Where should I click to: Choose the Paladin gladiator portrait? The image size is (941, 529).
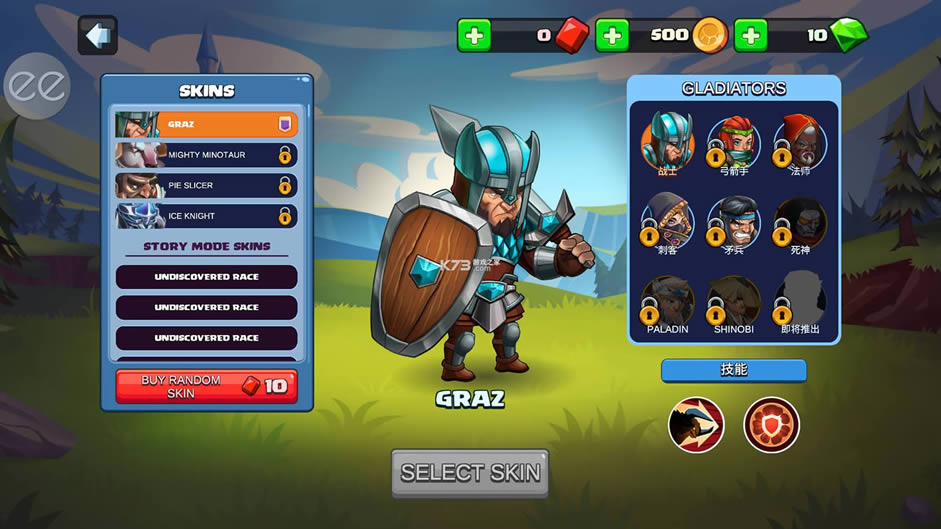667,300
